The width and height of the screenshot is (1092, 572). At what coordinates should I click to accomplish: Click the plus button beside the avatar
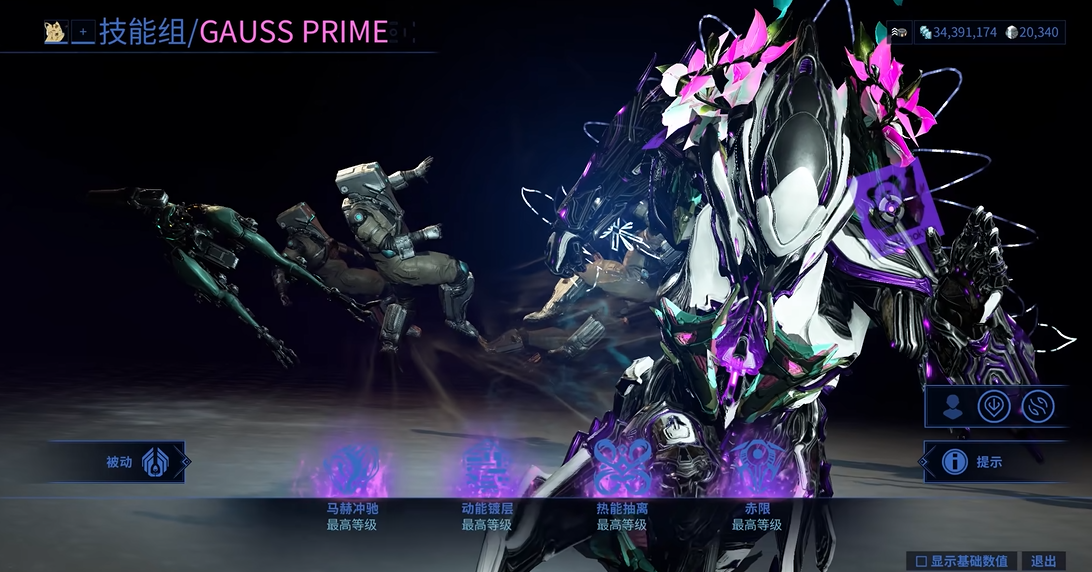(83, 33)
